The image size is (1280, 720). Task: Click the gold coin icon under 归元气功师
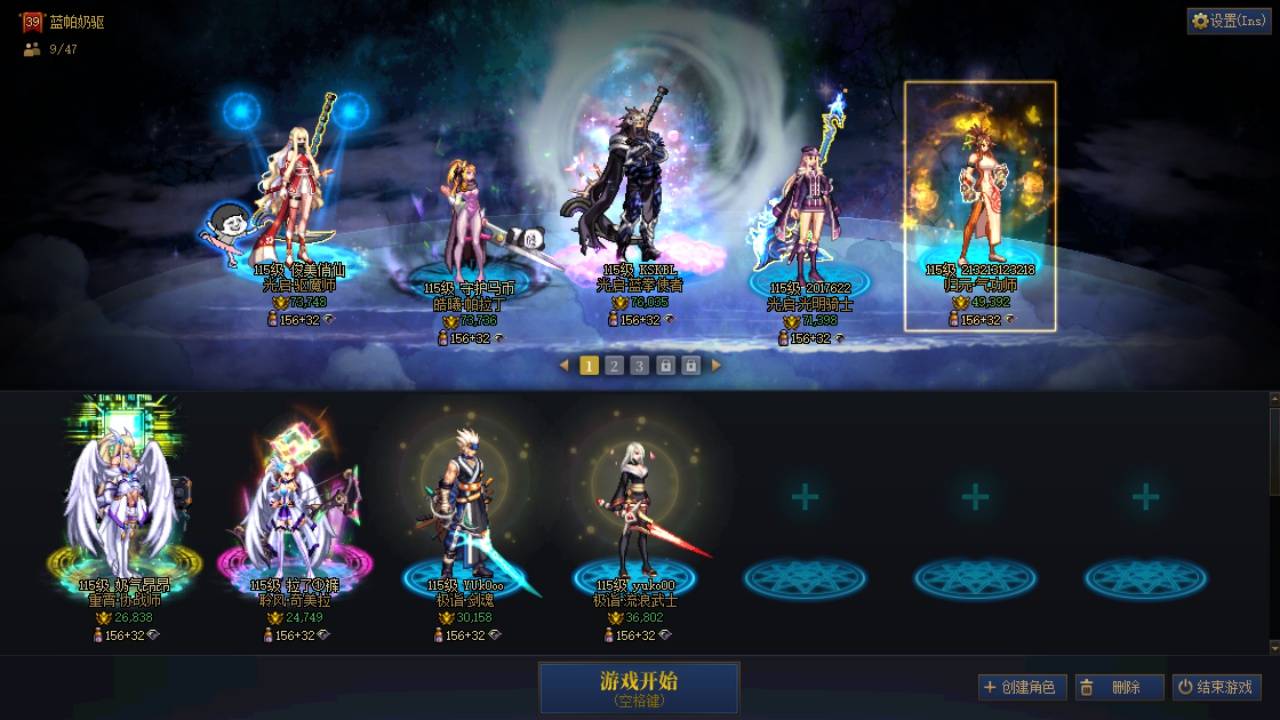pyautogui.click(x=960, y=303)
